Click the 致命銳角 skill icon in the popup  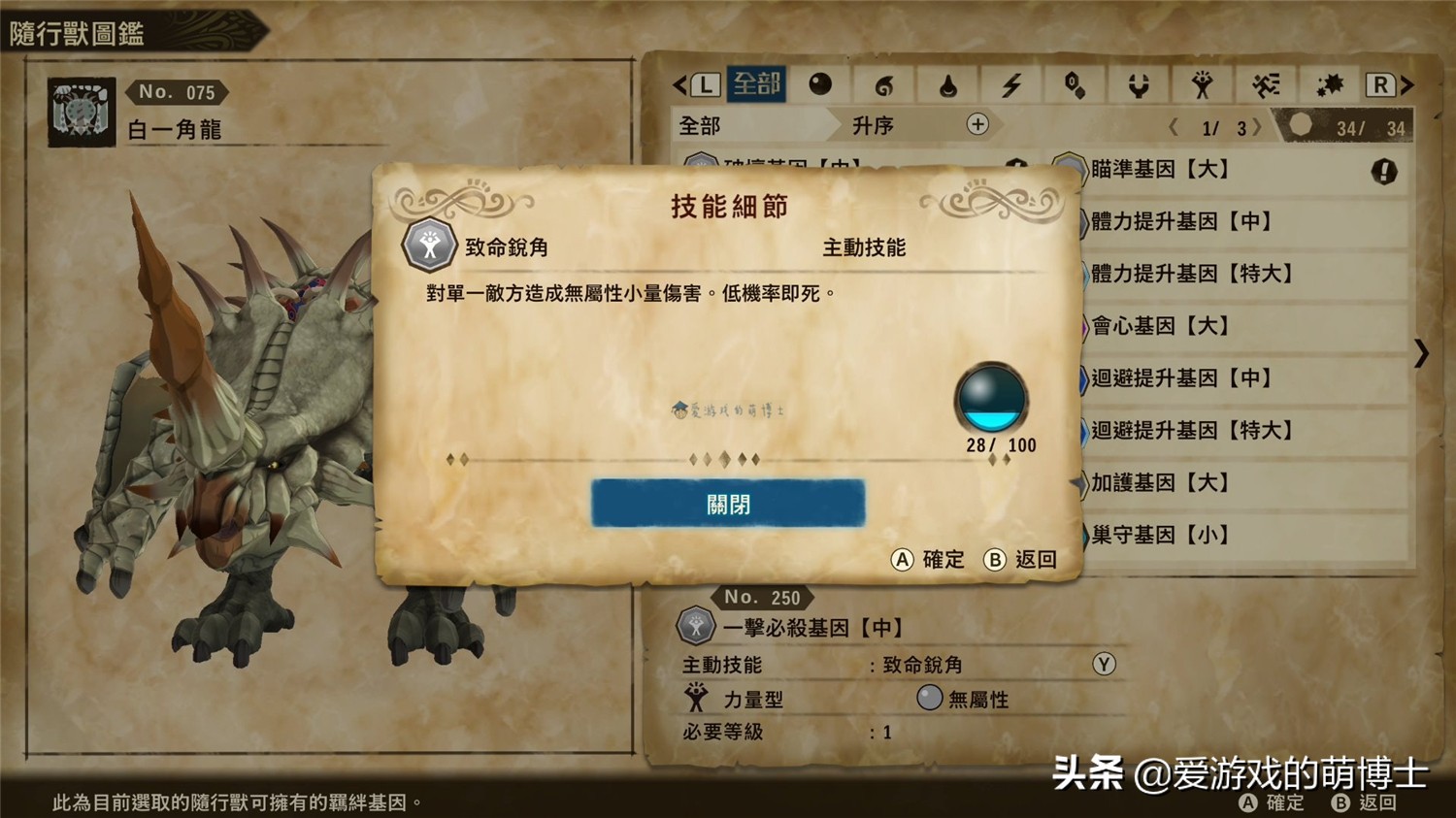click(430, 246)
